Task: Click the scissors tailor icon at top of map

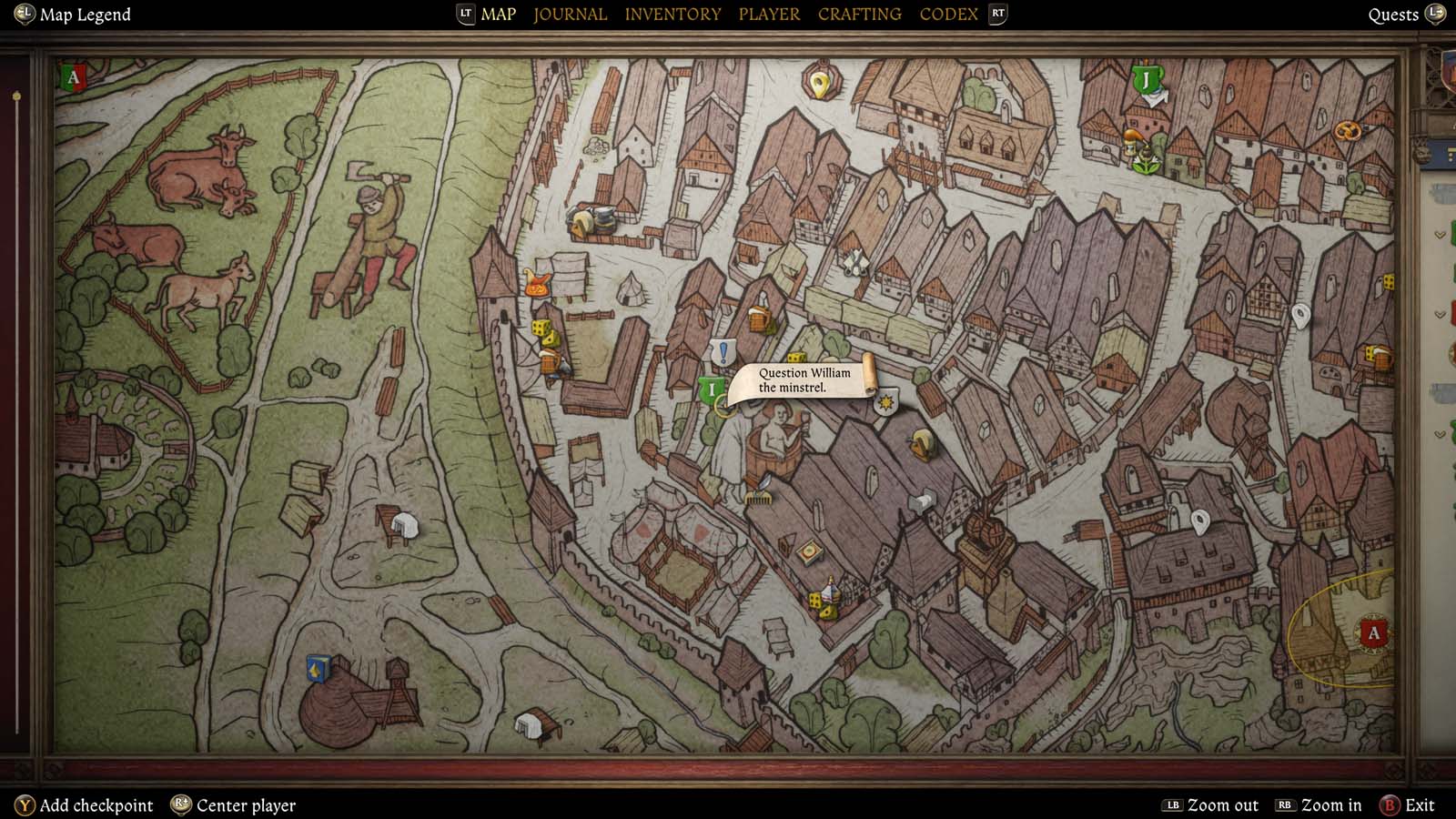Action: click(855, 262)
